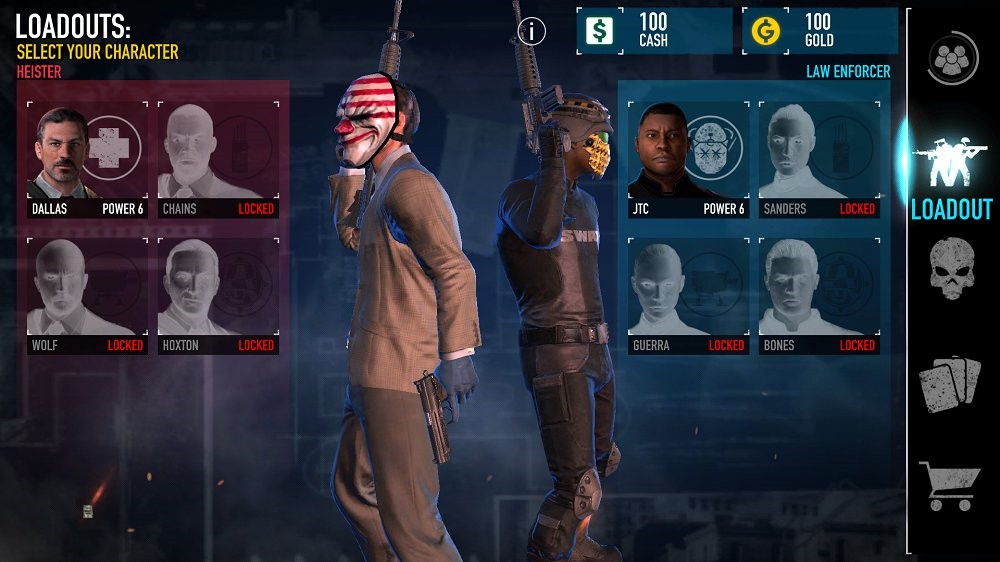
Task: Open the info button at top
Action: (532, 31)
